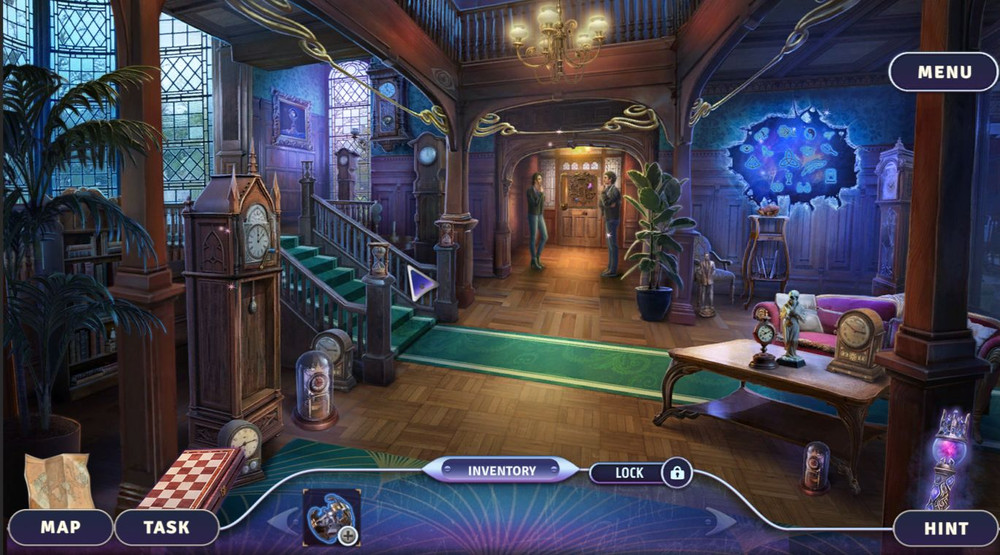Screen dimensions: 1000x555
Task: Select the mechanical item in the inventory
Action: [x=328, y=515]
